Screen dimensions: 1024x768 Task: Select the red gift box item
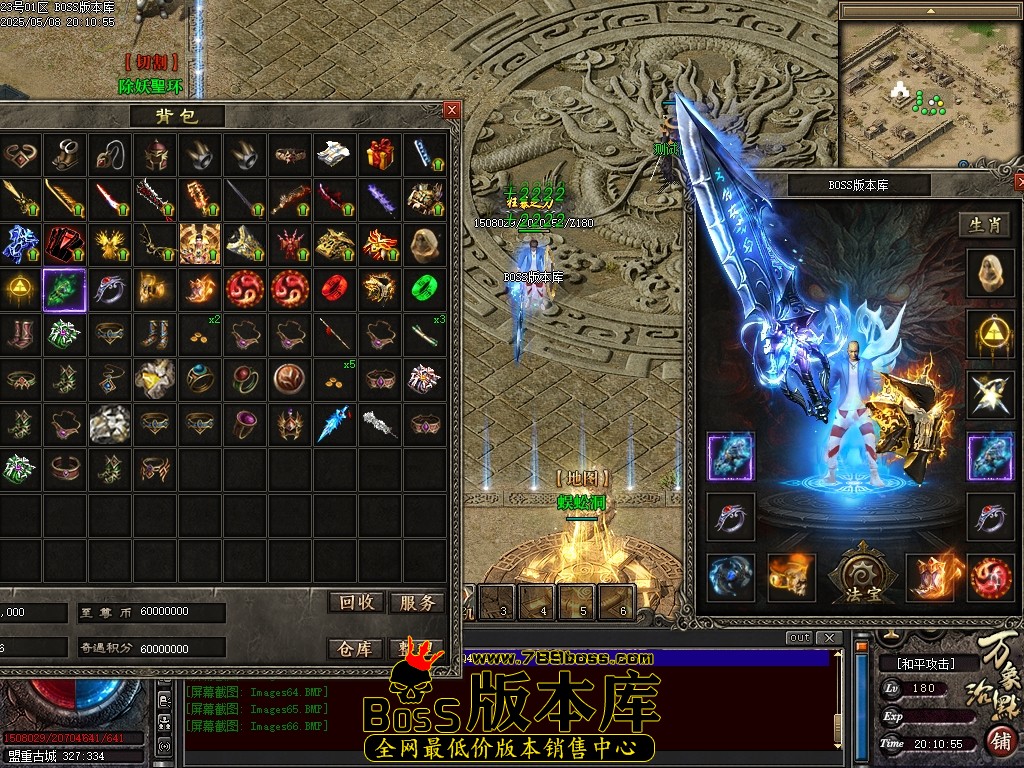tap(379, 155)
